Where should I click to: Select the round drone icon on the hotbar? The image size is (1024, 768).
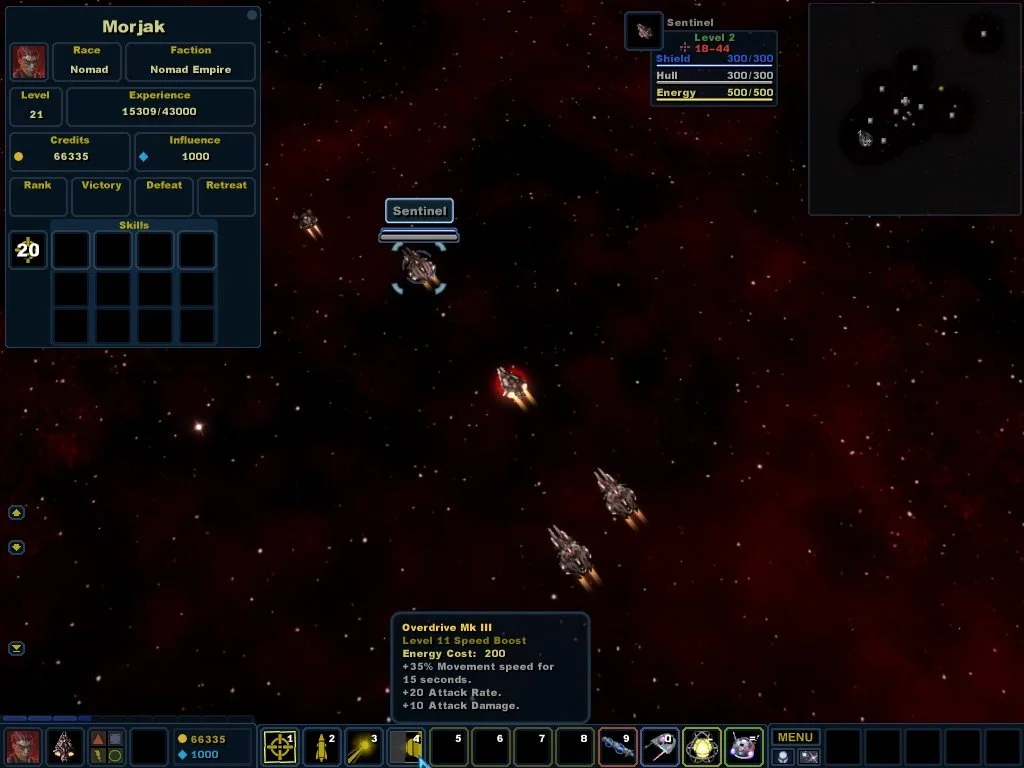[x=744, y=747]
